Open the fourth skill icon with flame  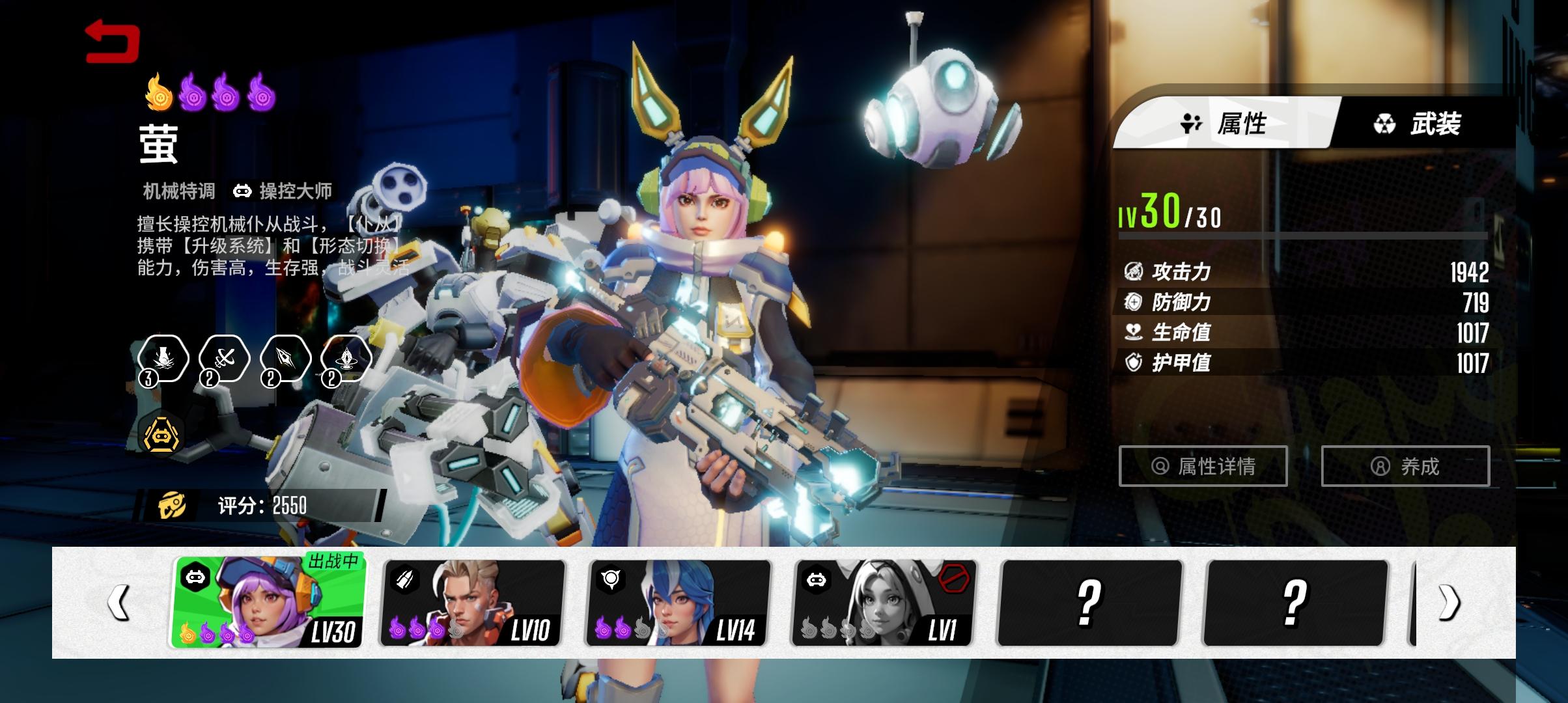pyautogui.click(x=346, y=359)
